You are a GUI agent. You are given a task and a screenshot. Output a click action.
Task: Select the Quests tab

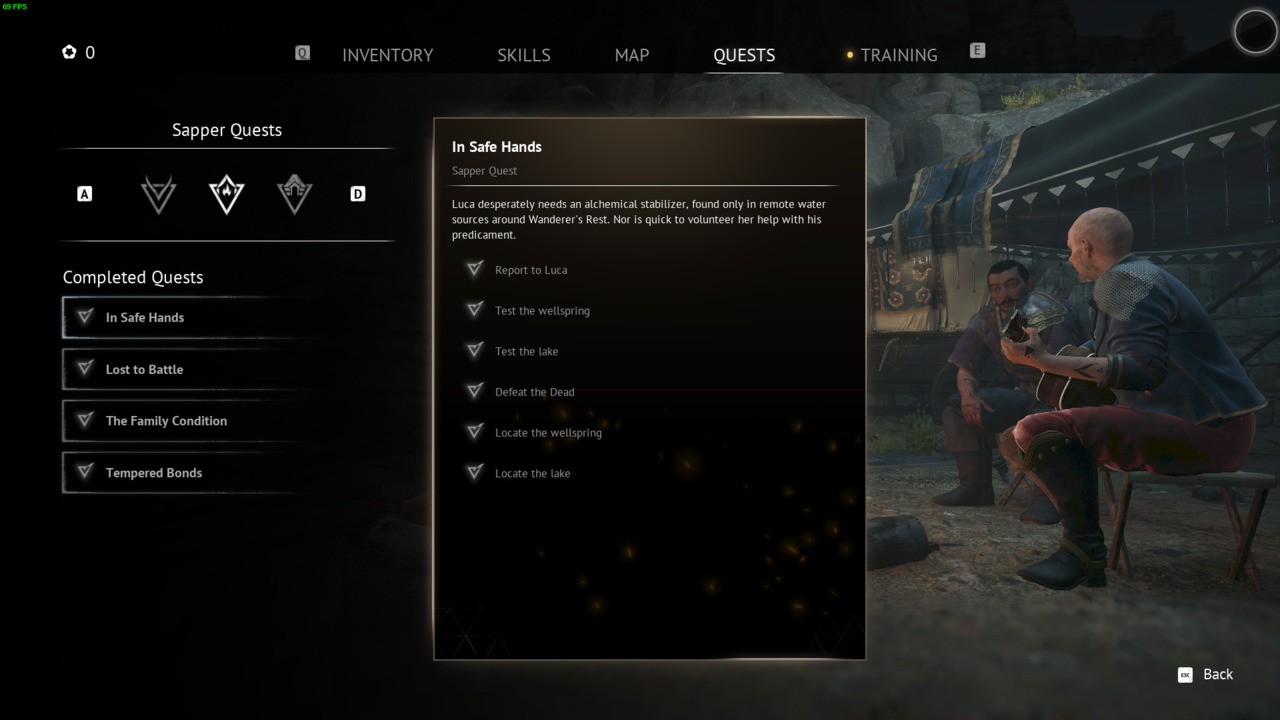click(x=744, y=55)
